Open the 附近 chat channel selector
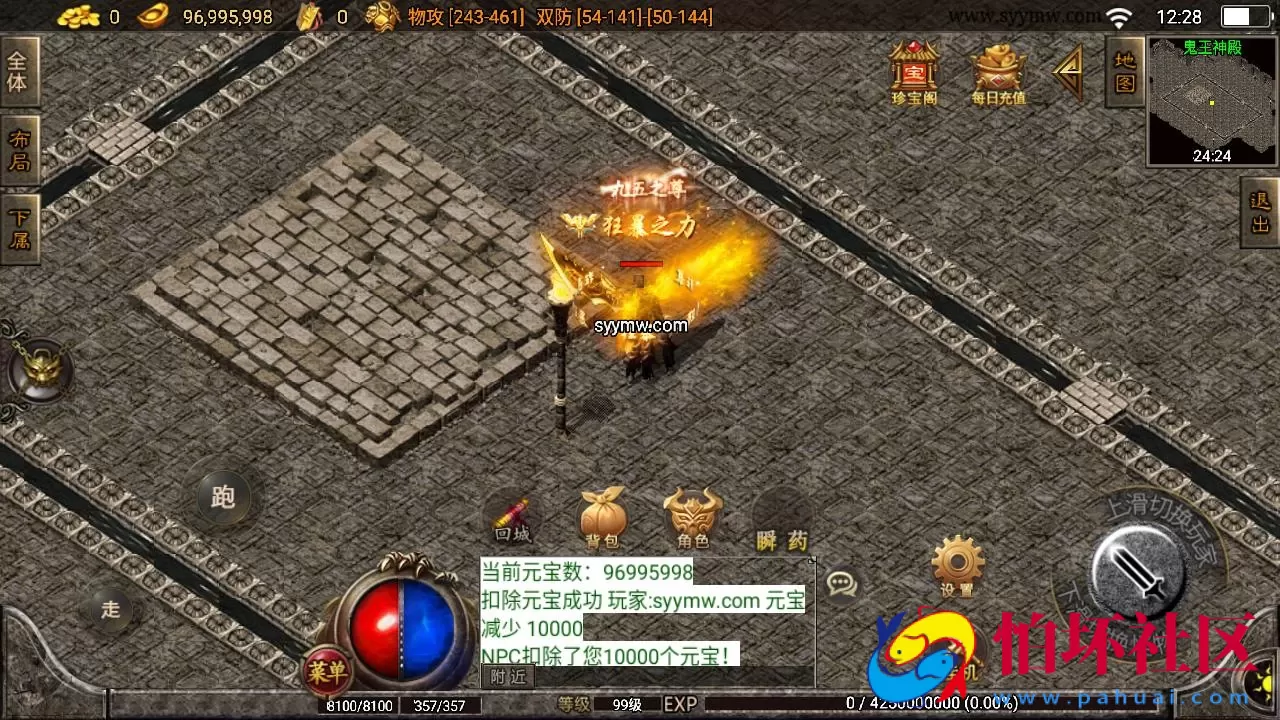This screenshot has width=1280, height=720. [x=508, y=676]
